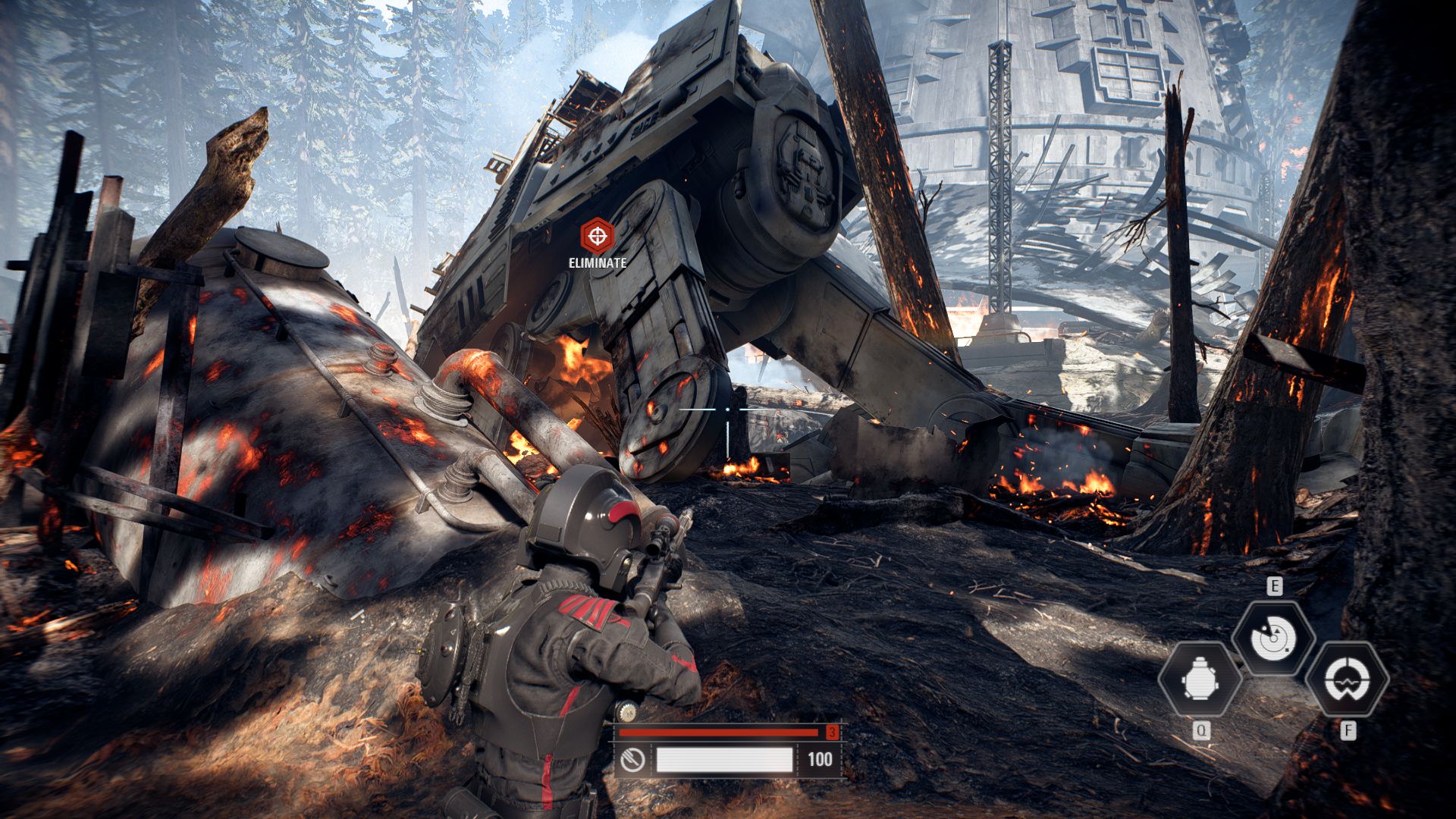Use the droid shield ability icon
The width and height of the screenshot is (1456, 819).
(x=1347, y=679)
